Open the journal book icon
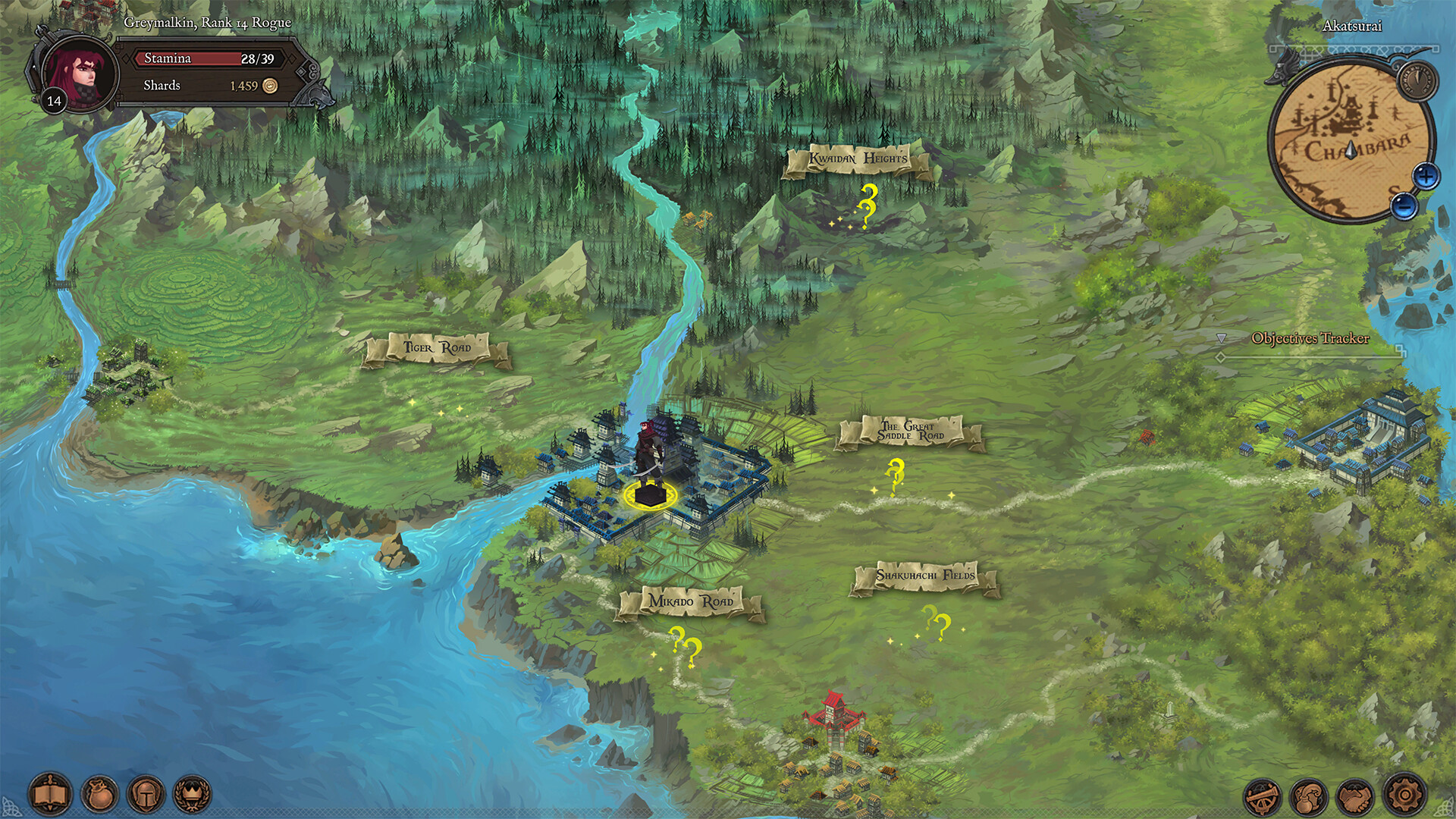Screen dimensions: 1456x819 point(50,794)
